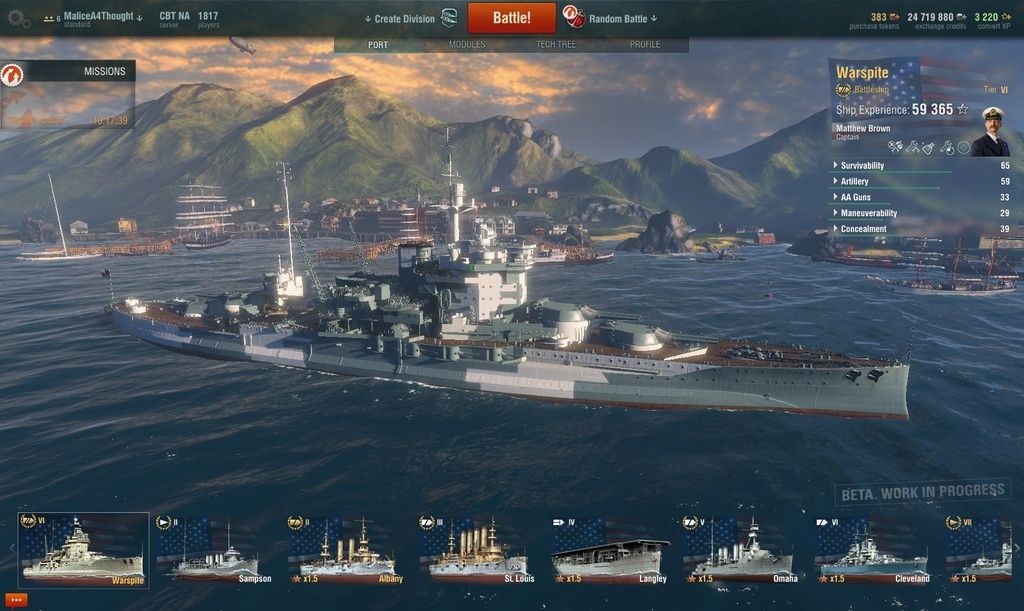The image size is (1024, 611).
Task: Open the Tech Tree tab
Action: tap(556, 45)
